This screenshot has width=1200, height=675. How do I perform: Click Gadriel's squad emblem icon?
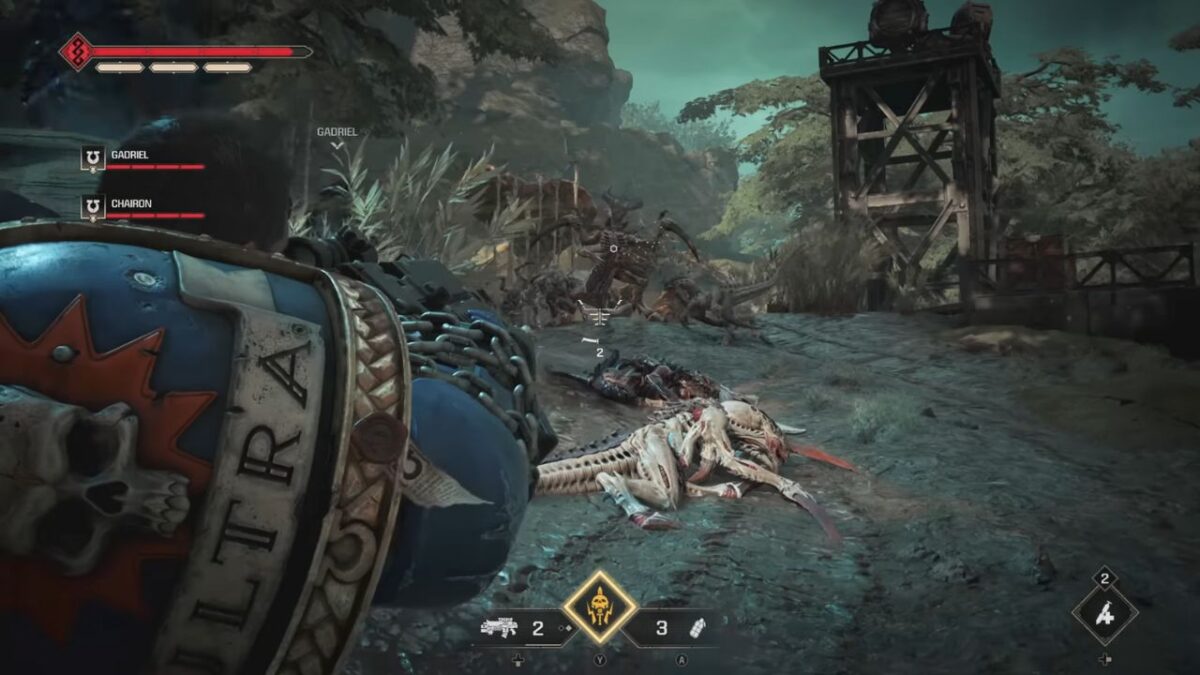(x=93, y=159)
